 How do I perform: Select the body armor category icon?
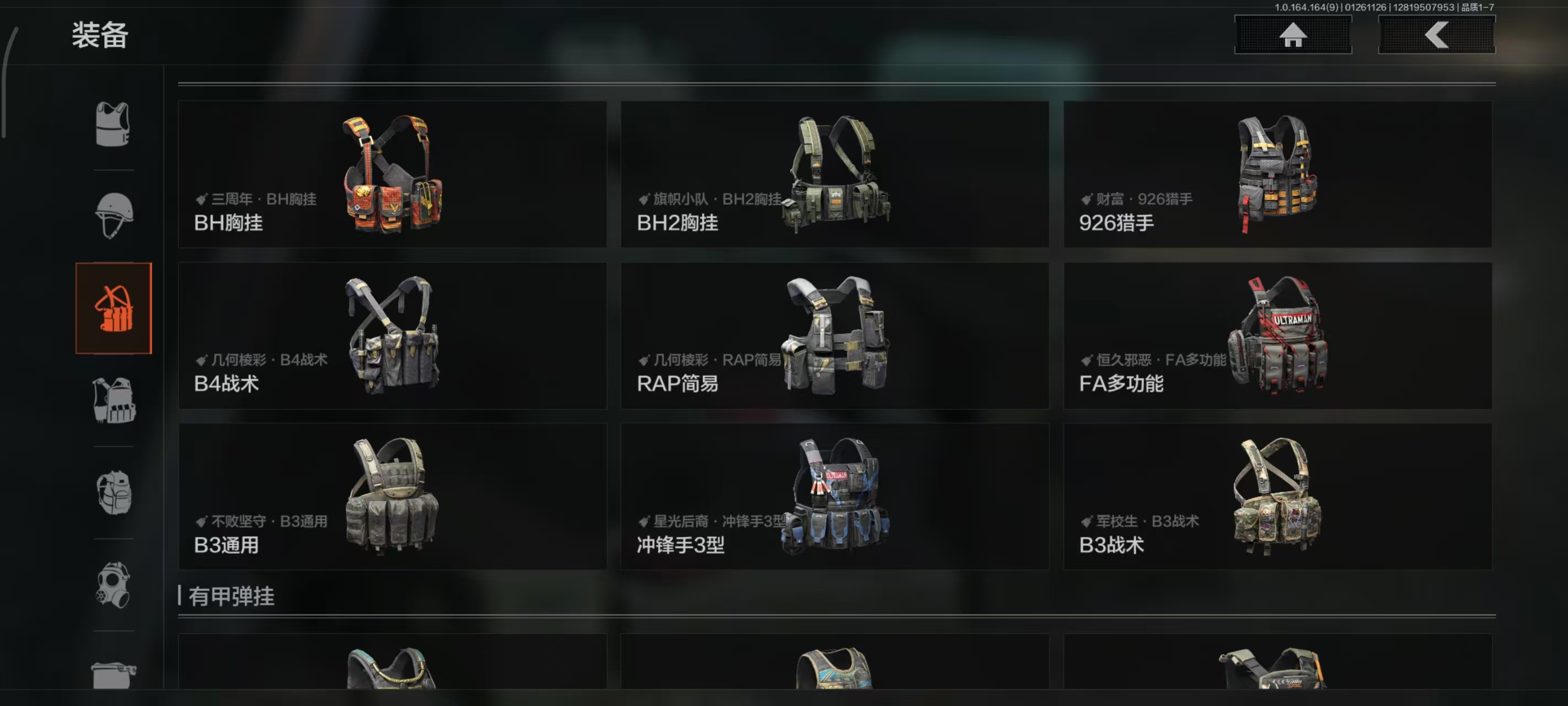[x=113, y=124]
